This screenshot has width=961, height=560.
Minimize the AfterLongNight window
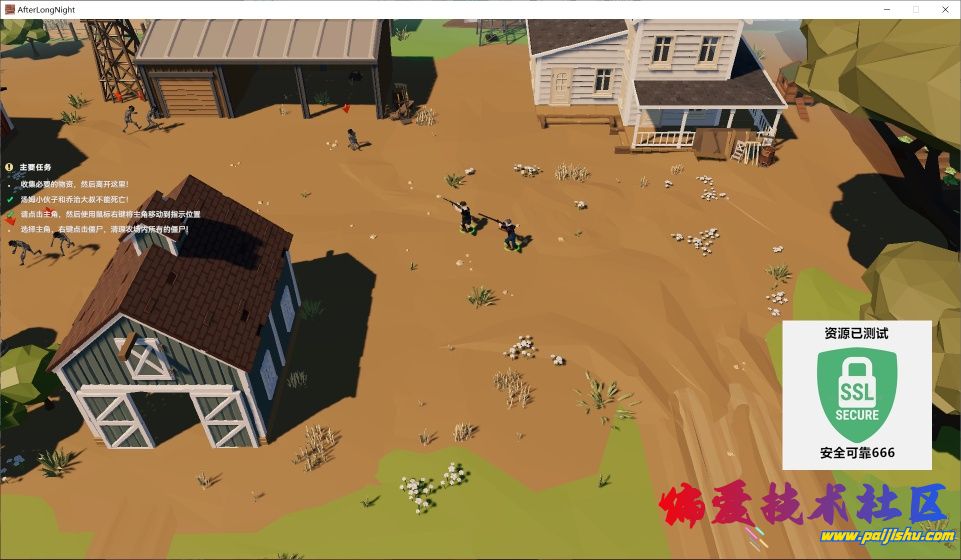tap(887, 9)
